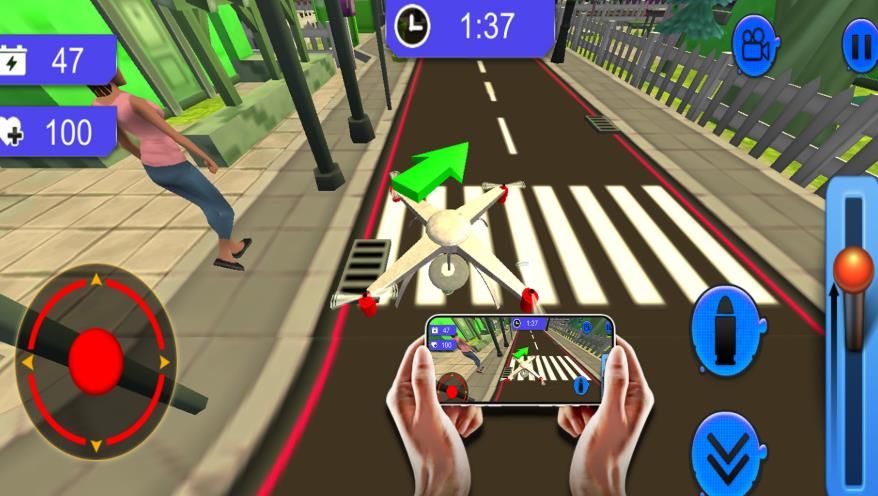878x496 pixels.
Task: Tap the double down-arrow descend button
Action: pos(727,457)
